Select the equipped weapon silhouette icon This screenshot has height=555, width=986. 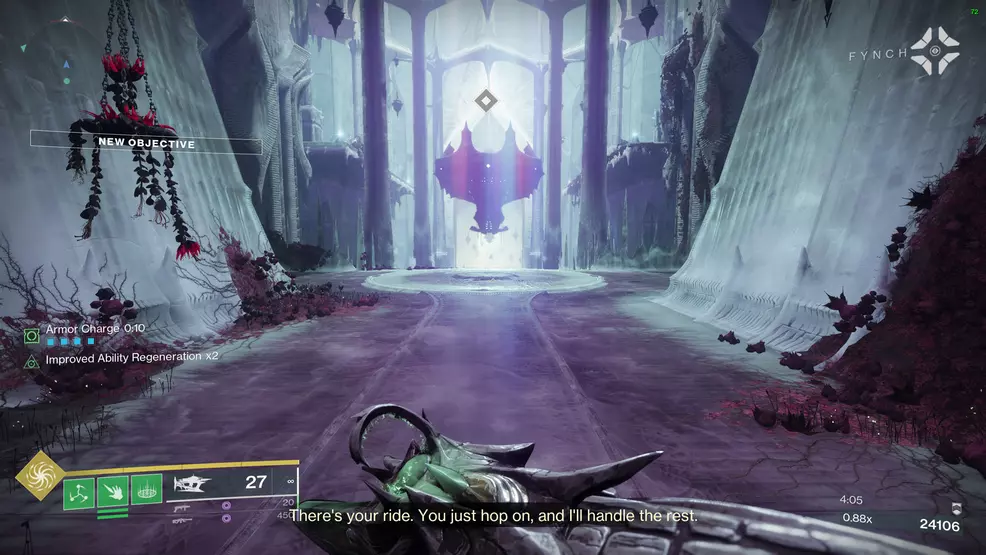194,485
